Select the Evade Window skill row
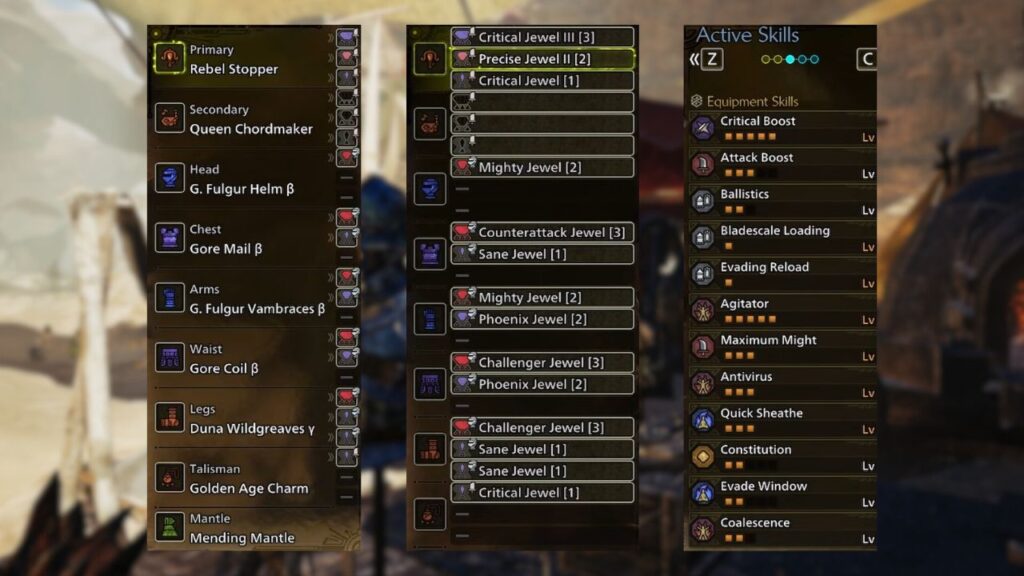The height and width of the screenshot is (576, 1024). (x=782, y=493)
